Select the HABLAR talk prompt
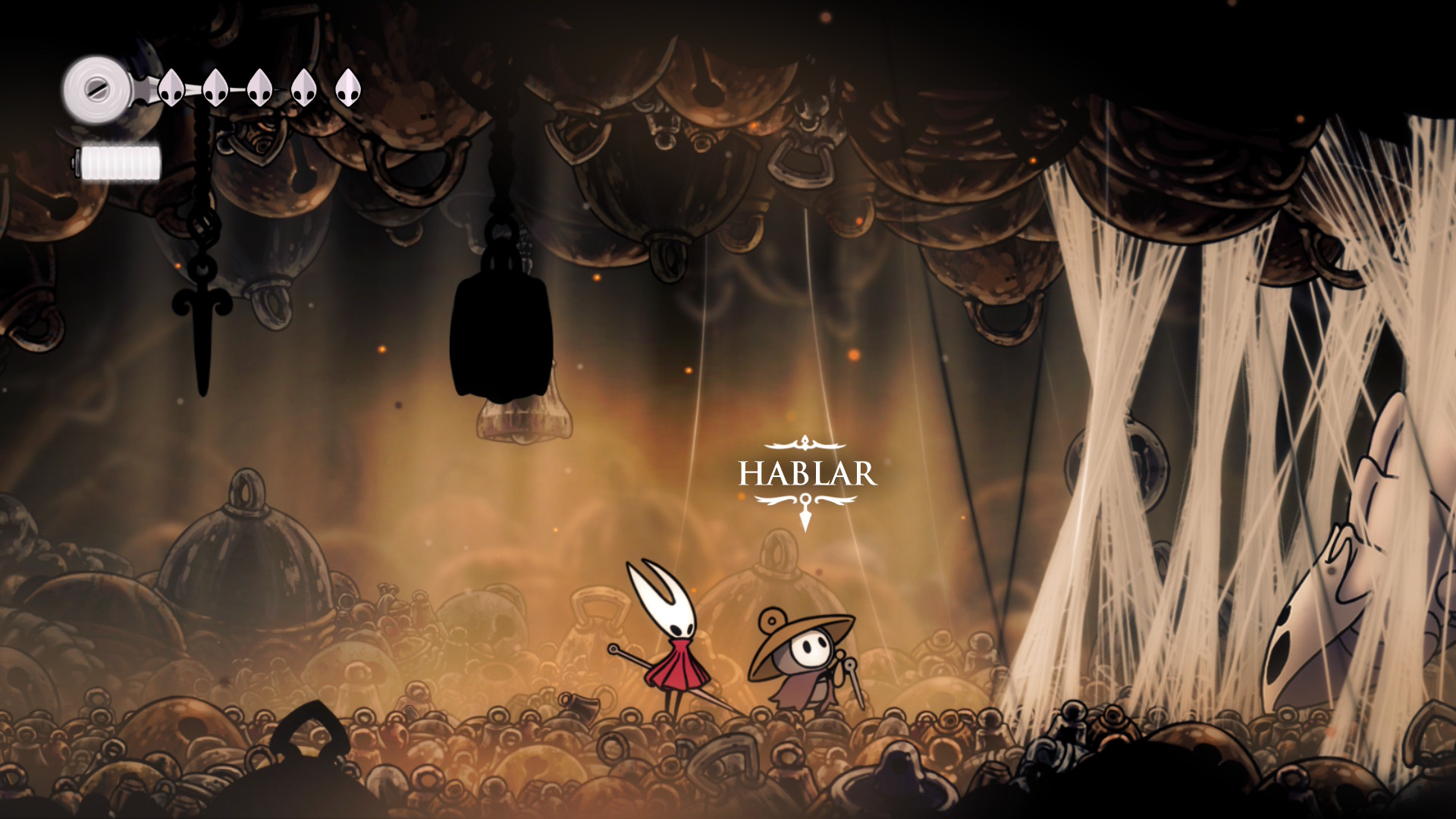Viewport: 1456px width, 819px height. click(x=807, y=475)
